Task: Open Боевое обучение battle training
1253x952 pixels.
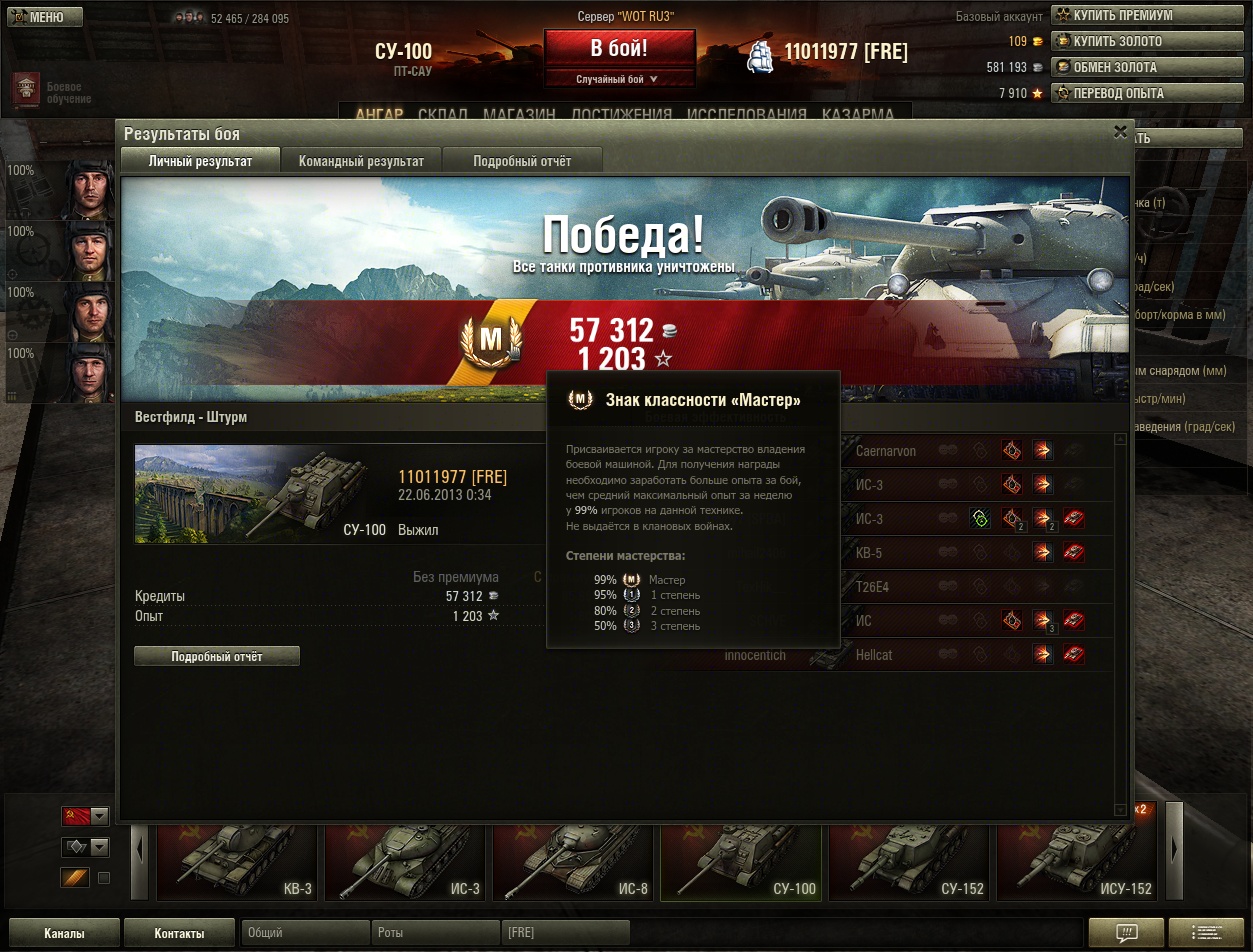Action: 52,92
